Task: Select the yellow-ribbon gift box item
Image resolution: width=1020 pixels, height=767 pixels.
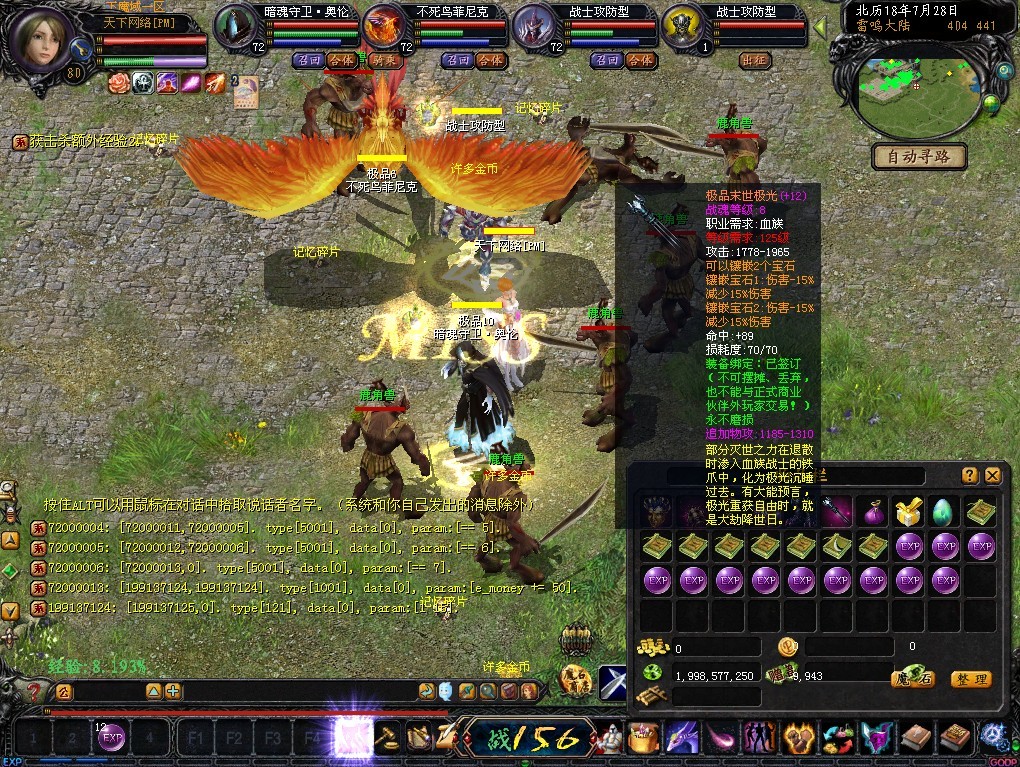Action: [909, 512]
